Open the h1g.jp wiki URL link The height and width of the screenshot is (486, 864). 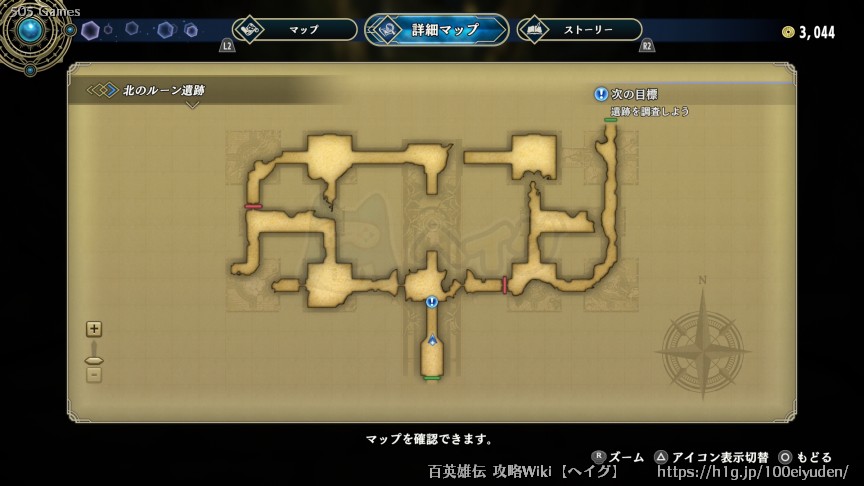752,472
